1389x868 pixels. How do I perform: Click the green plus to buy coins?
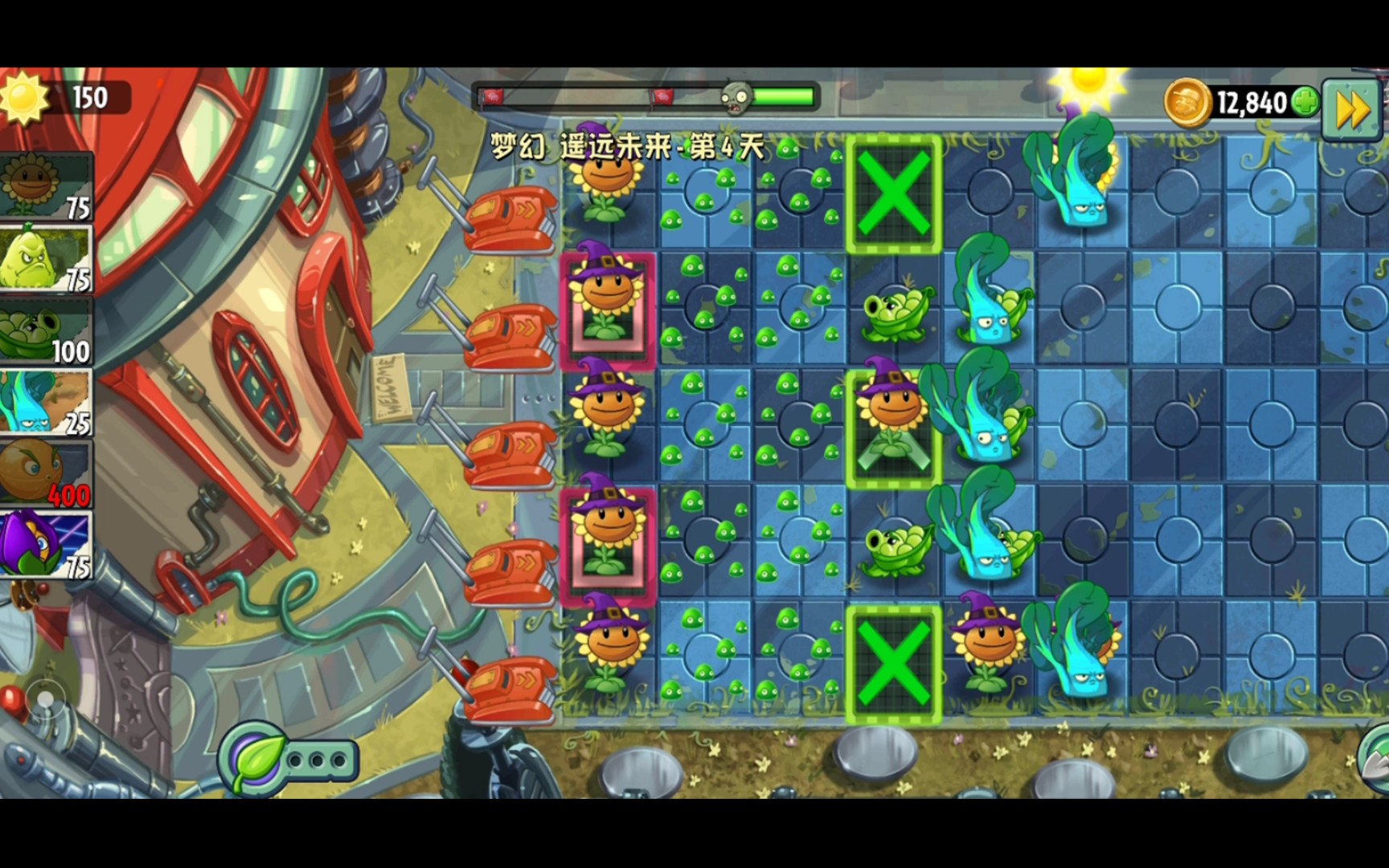[x=1305, y=103]
